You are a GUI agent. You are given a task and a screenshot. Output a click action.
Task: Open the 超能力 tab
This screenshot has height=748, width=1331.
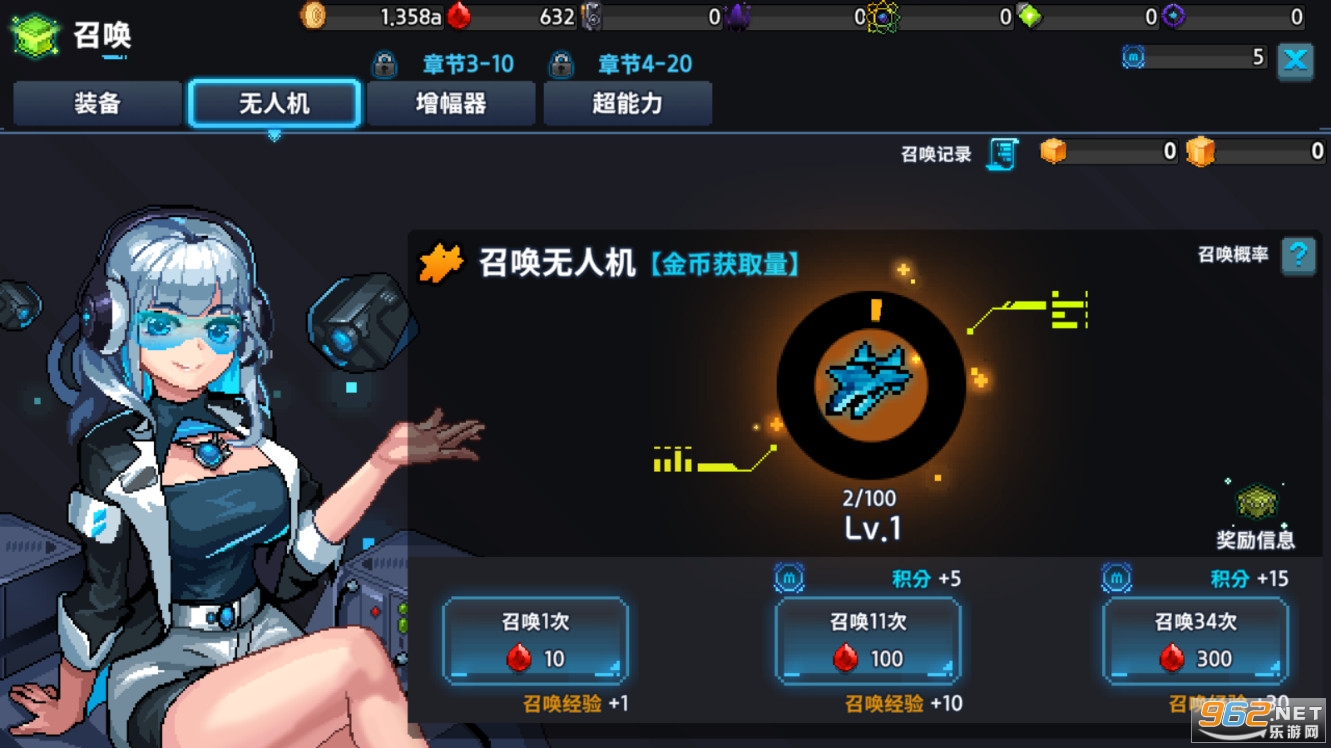tap(627, 103)
